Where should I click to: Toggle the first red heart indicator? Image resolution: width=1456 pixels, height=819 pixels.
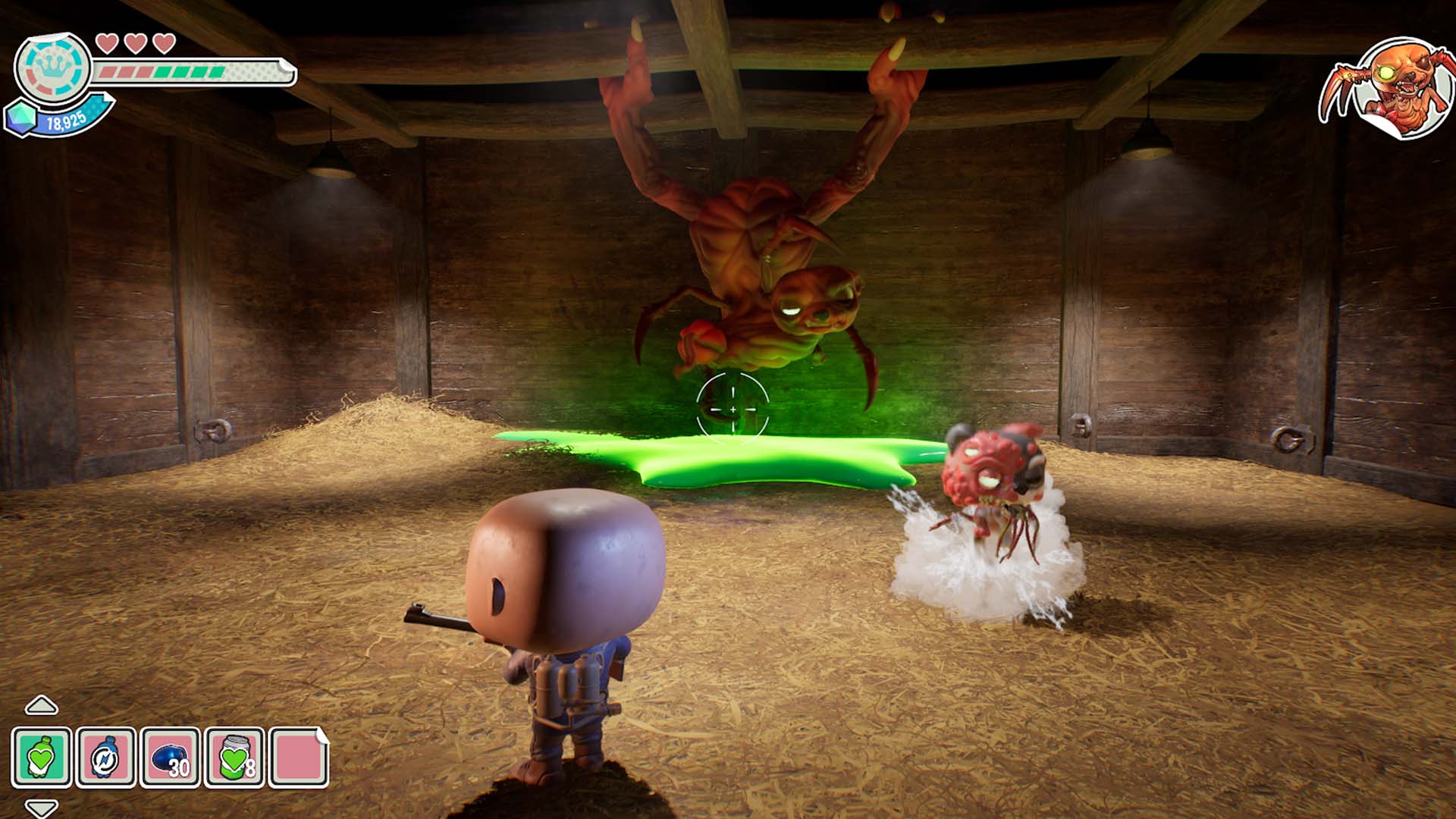pos(108,43)
